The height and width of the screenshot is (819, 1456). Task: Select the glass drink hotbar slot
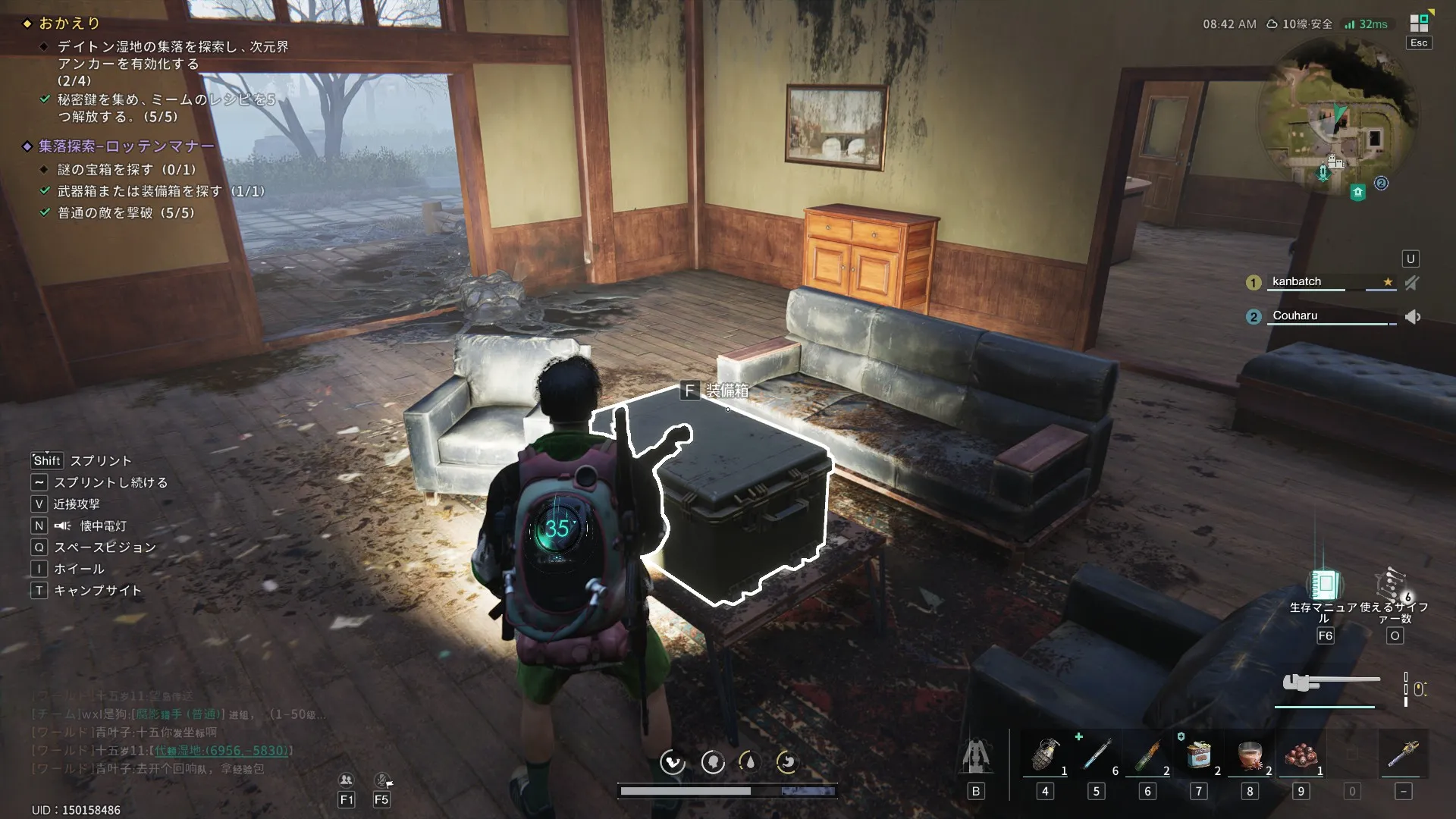[x=1250, y=756]
